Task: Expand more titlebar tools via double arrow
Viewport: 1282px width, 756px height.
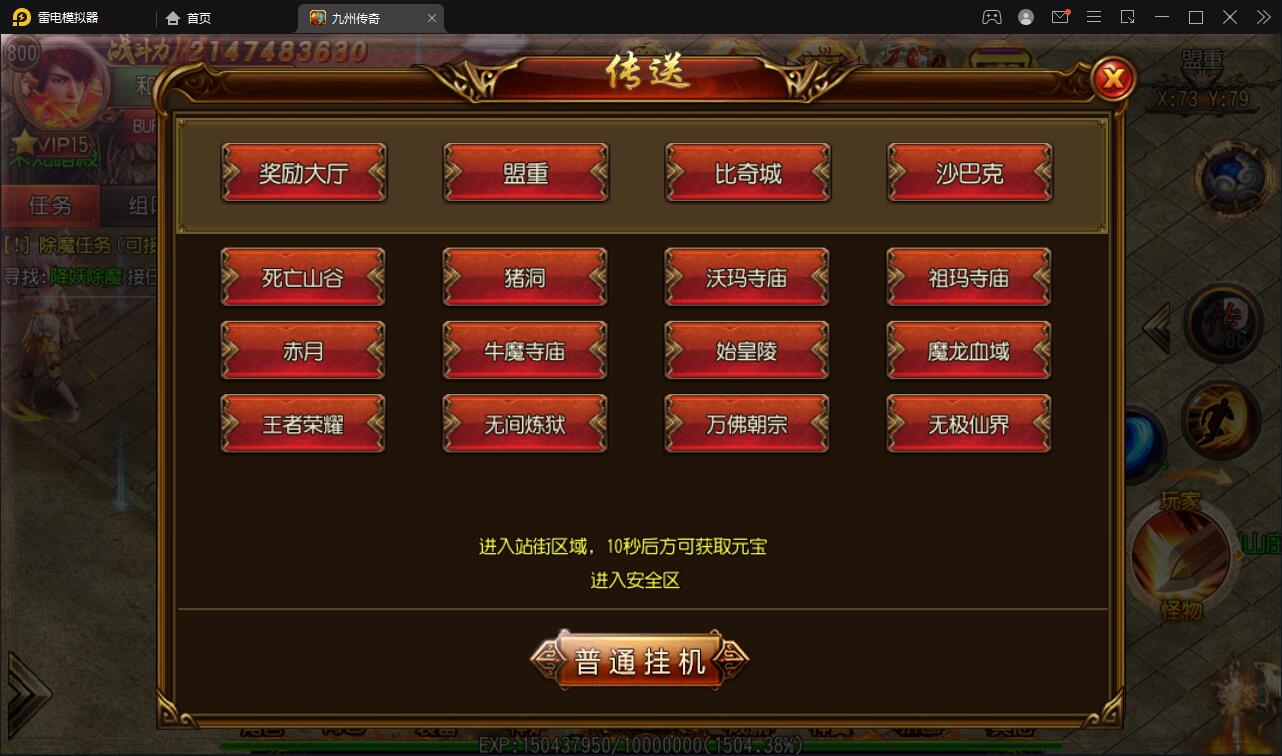Action: point(1262,17)
